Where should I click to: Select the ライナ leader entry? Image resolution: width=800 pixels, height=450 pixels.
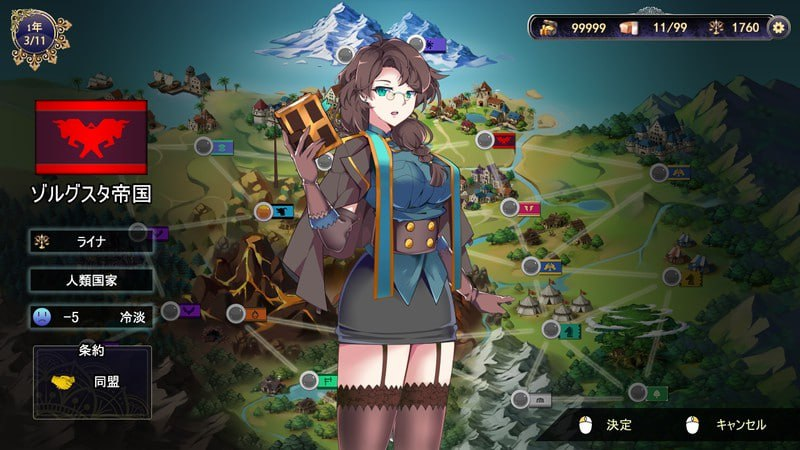(91, 241)
